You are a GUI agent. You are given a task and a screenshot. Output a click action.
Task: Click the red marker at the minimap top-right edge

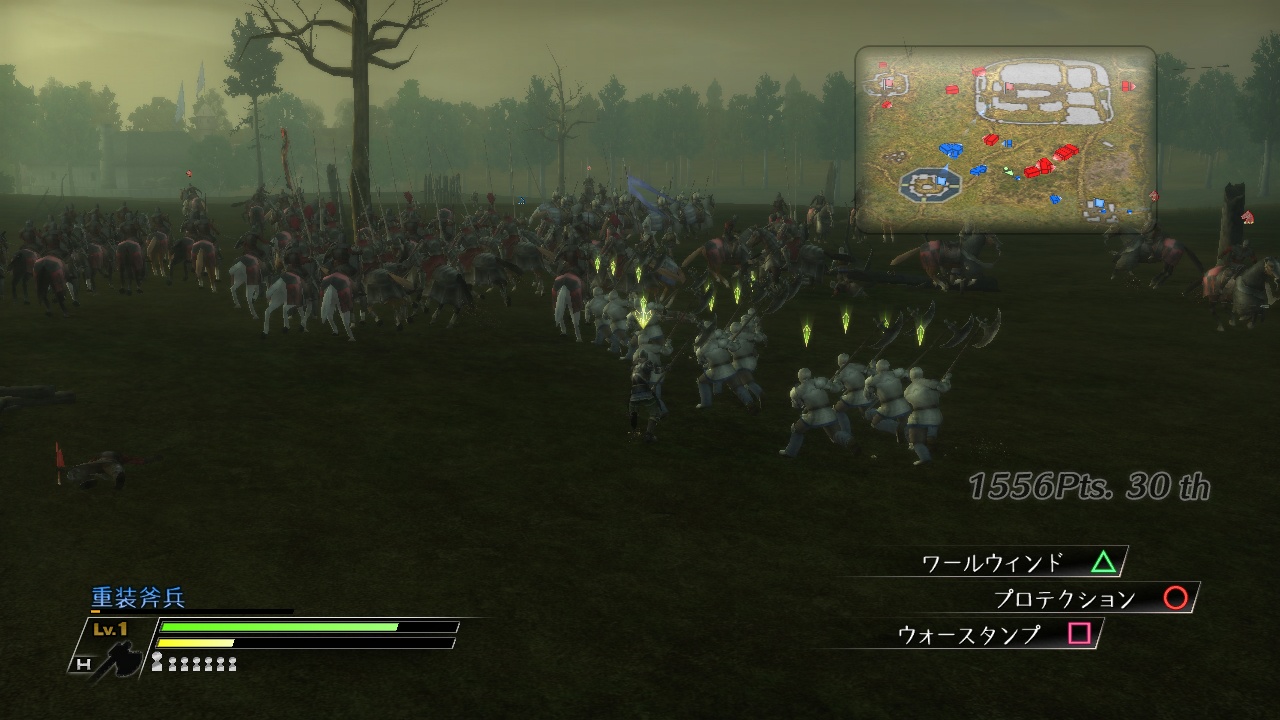point(1127,85)
